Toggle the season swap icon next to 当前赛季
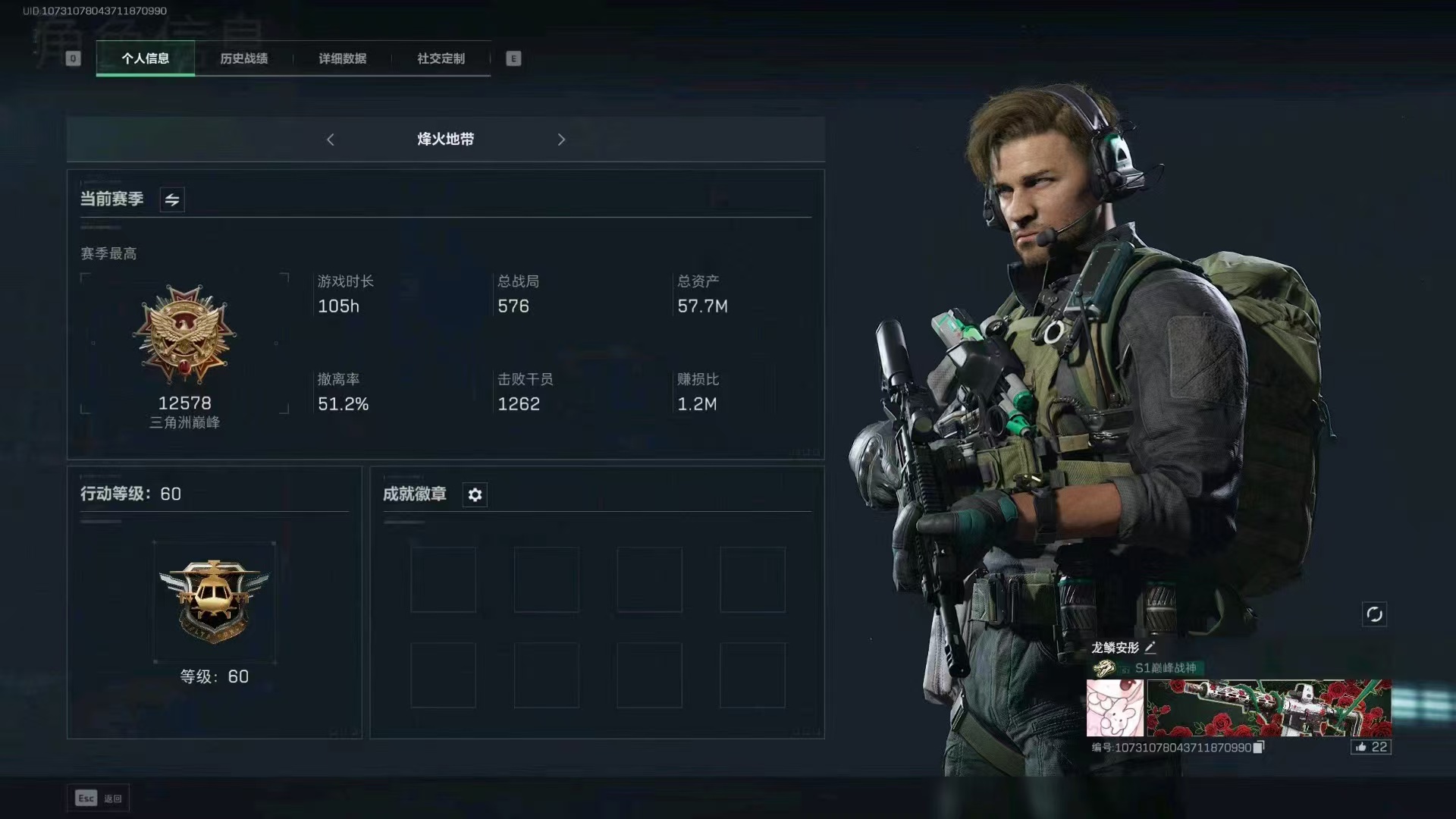This screenshot has height=819, width=1456. (x=172, y=199)
